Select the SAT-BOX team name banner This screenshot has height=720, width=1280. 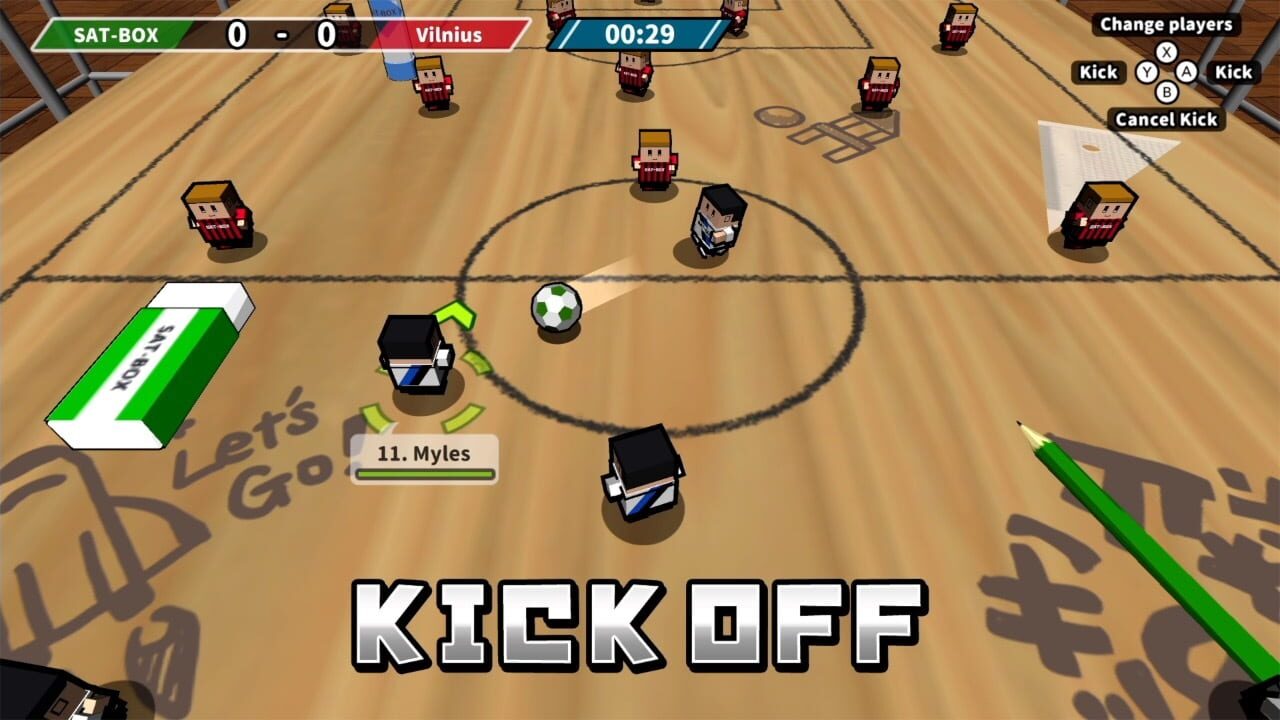coord(120,34)
